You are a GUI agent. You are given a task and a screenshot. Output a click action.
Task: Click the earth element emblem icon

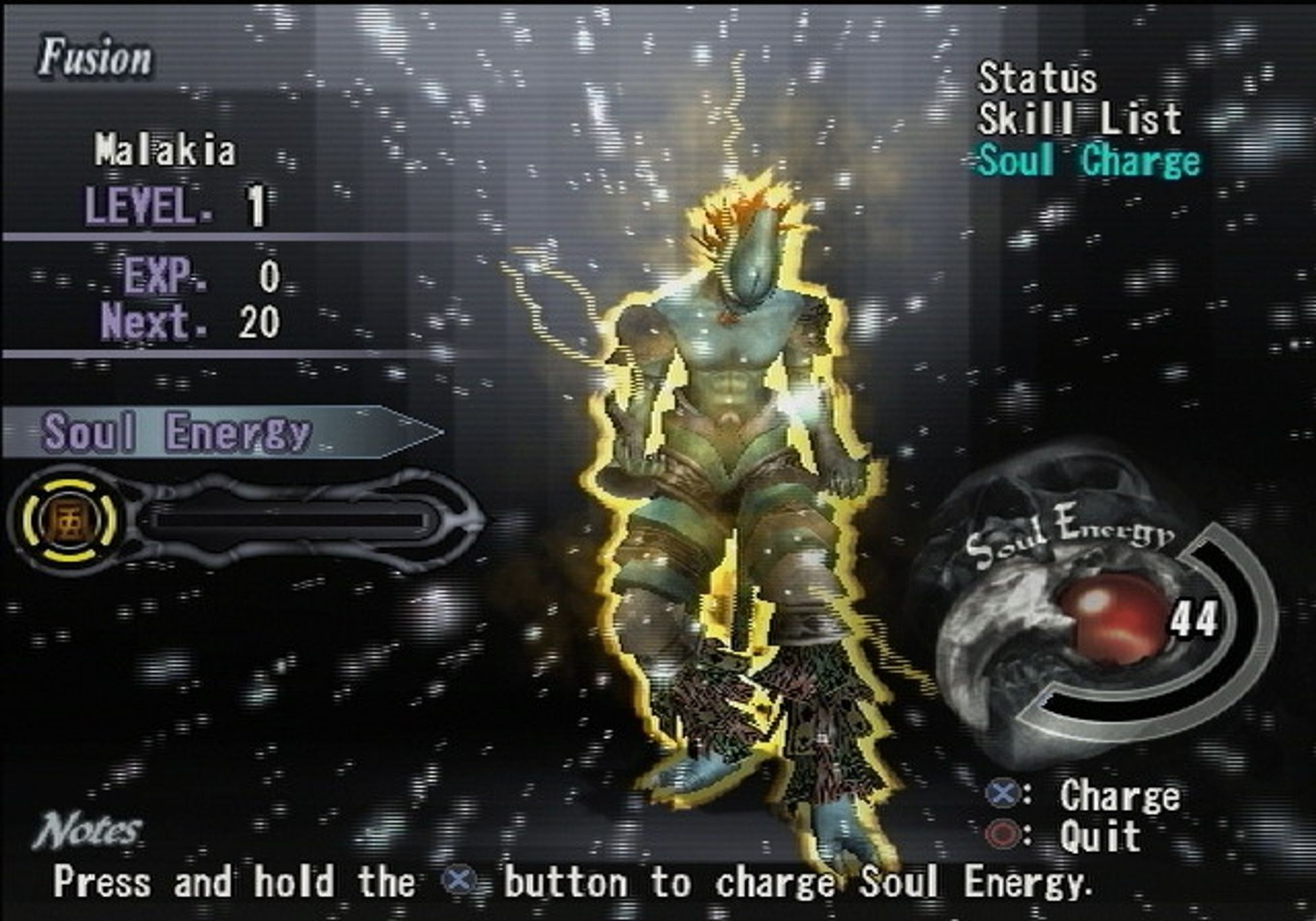(70, 520)
